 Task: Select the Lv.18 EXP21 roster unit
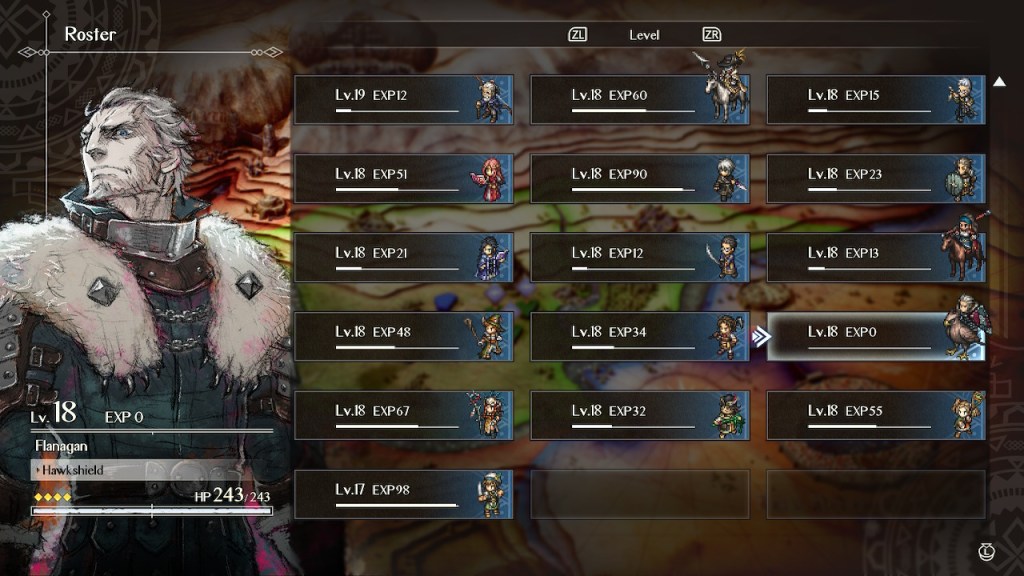[403, 258]
